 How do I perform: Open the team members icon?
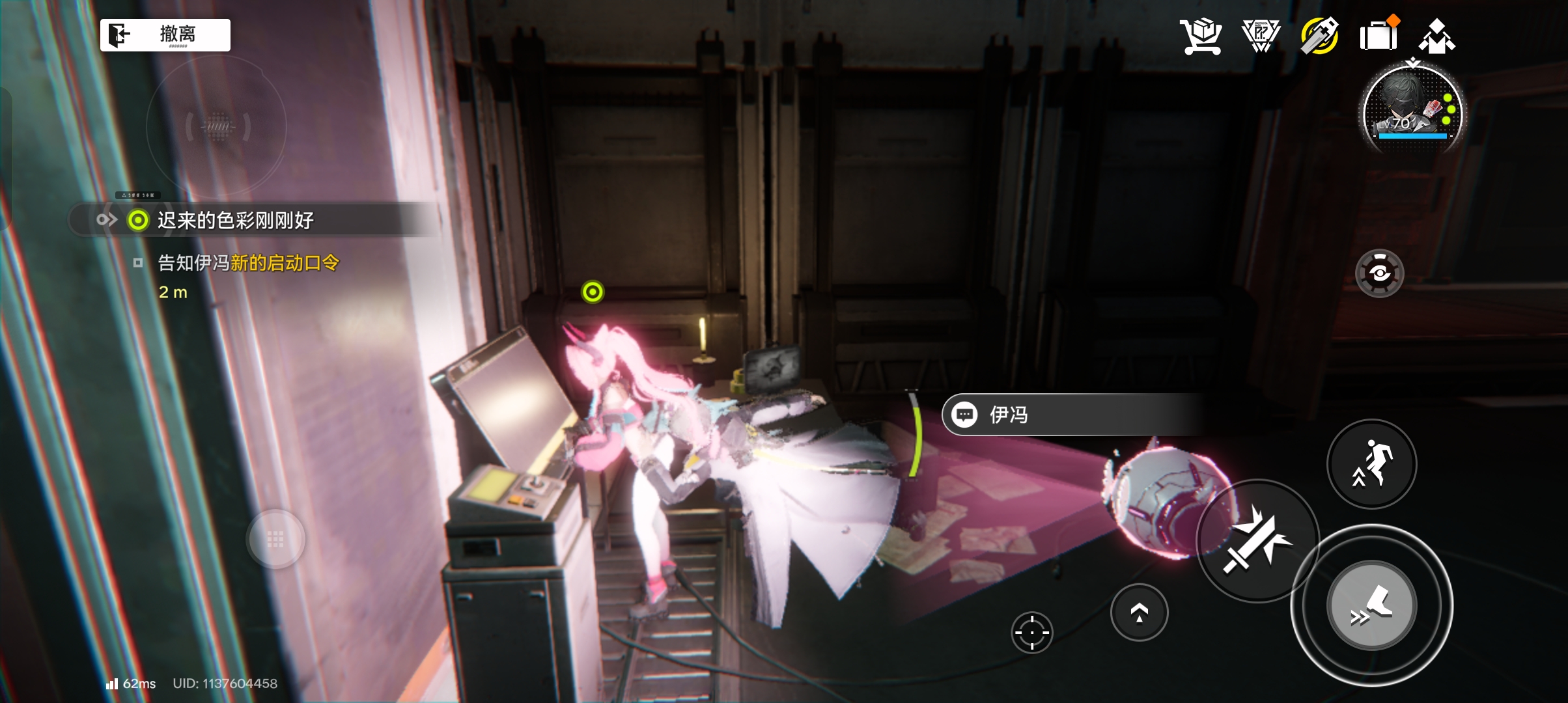pos(1437,36)
